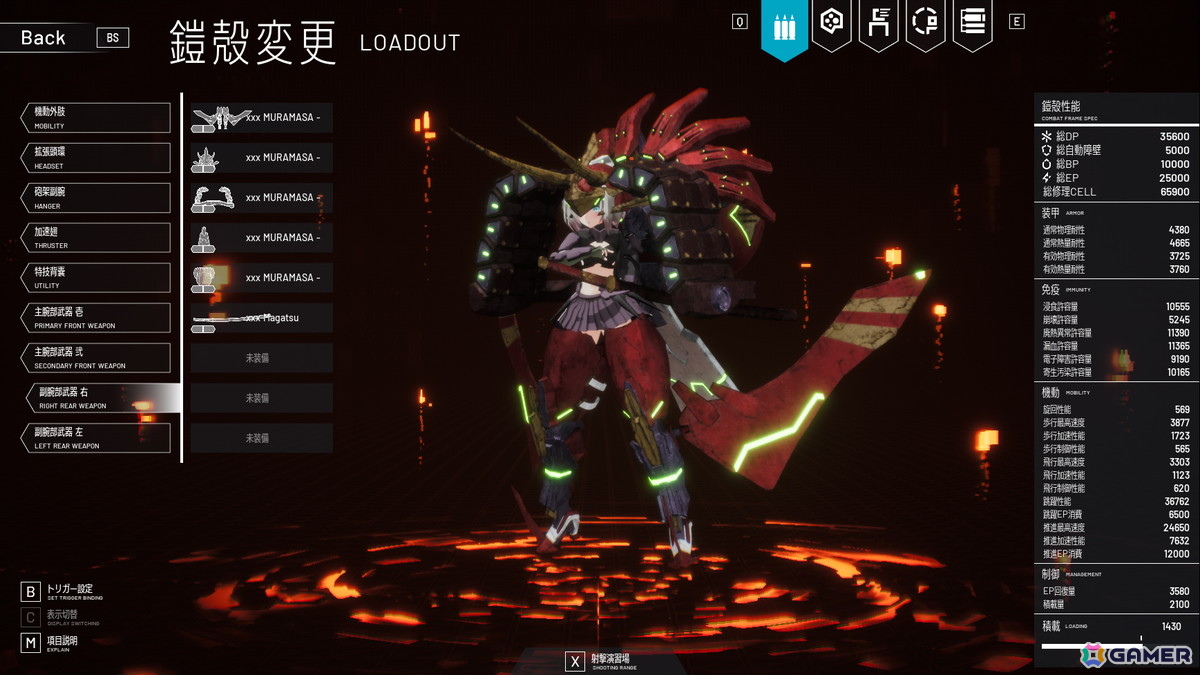Select Right Rear Weapon category
This screenshot has width=1200, height=675.
click(x=102, y=398)
